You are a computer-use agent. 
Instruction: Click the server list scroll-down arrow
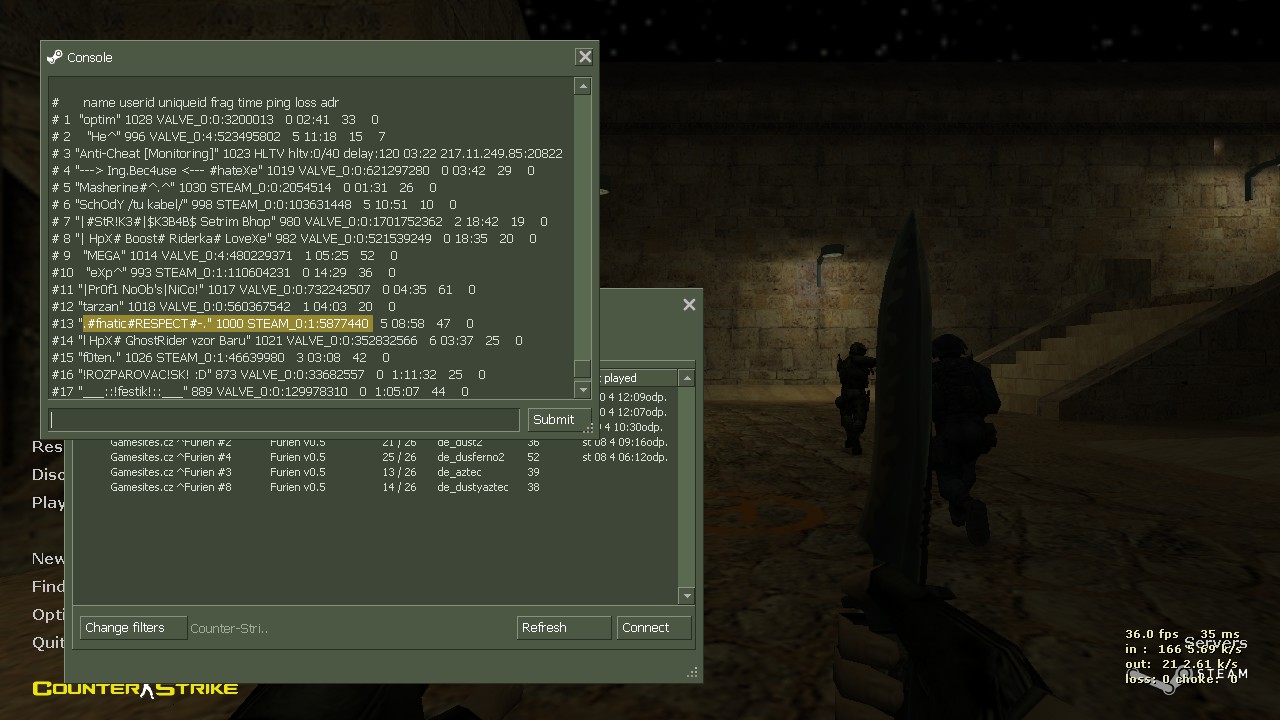tap(686, 595)
